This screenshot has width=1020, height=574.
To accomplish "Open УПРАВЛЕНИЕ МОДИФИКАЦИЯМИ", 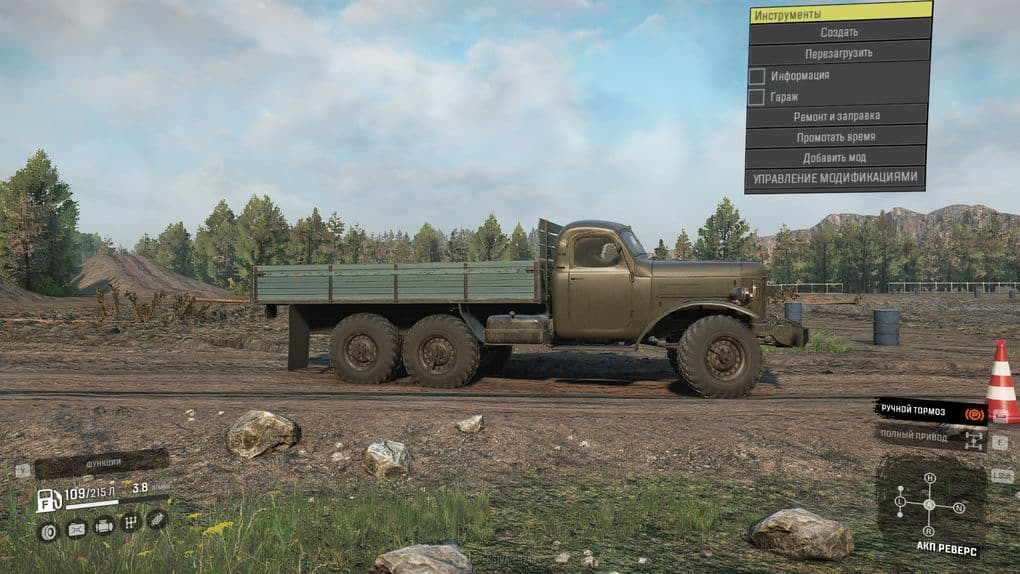I will pyautogui.click(x=834, y=178).
